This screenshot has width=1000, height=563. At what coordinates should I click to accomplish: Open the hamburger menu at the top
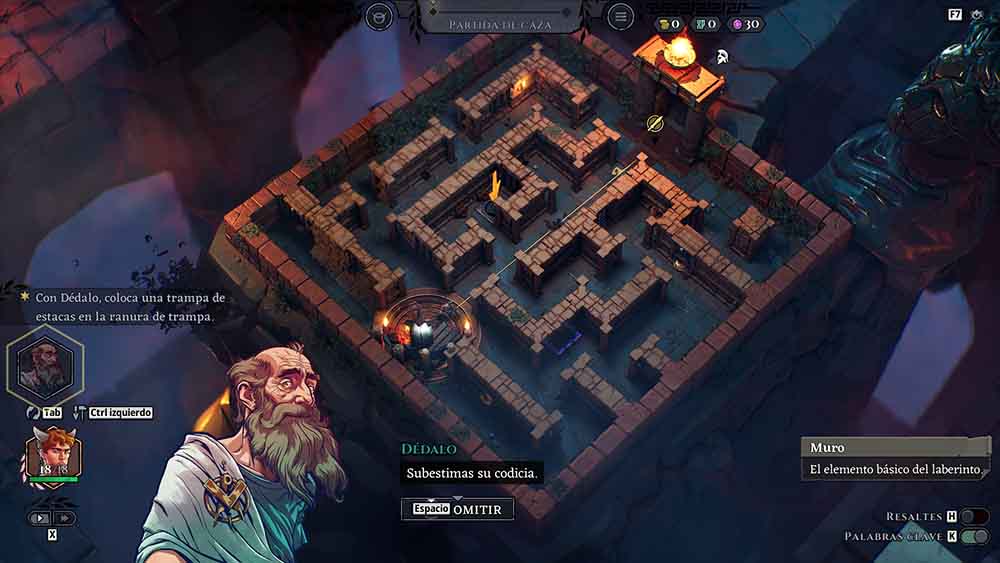(x=620, y=17)
